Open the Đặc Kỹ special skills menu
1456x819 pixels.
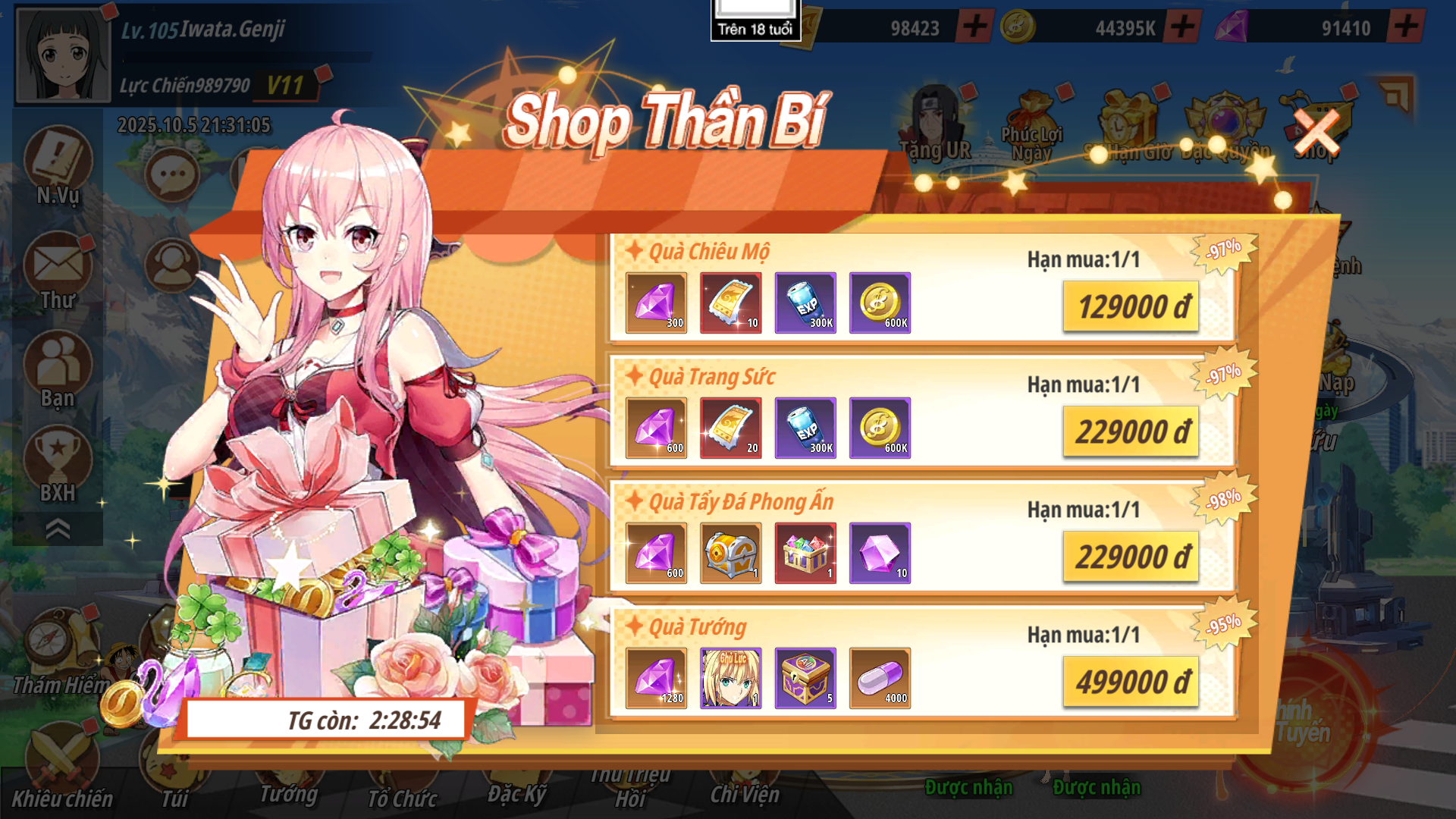[x=516, y=790]
